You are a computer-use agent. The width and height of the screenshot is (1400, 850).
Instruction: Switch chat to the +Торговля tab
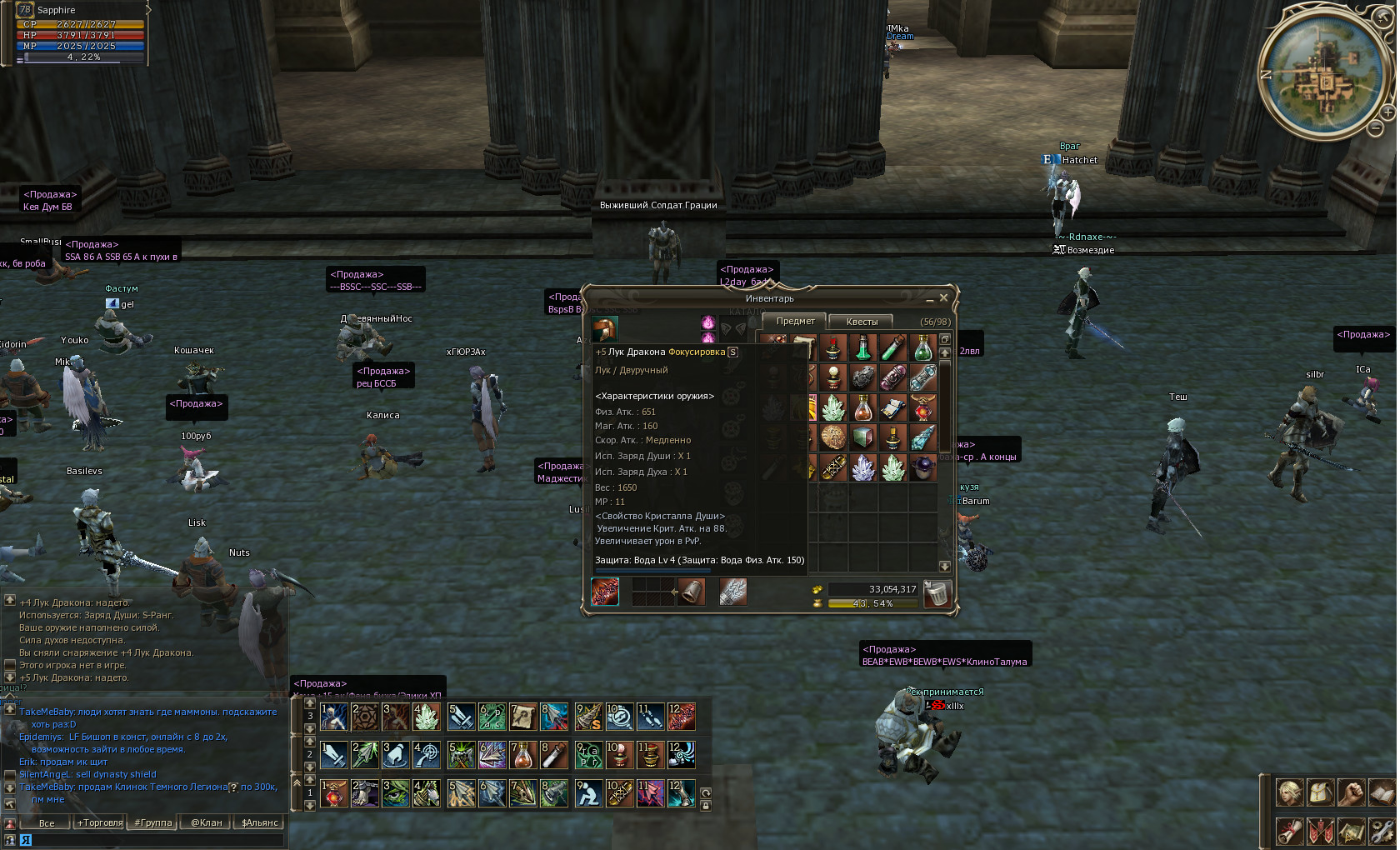(100, 822)
